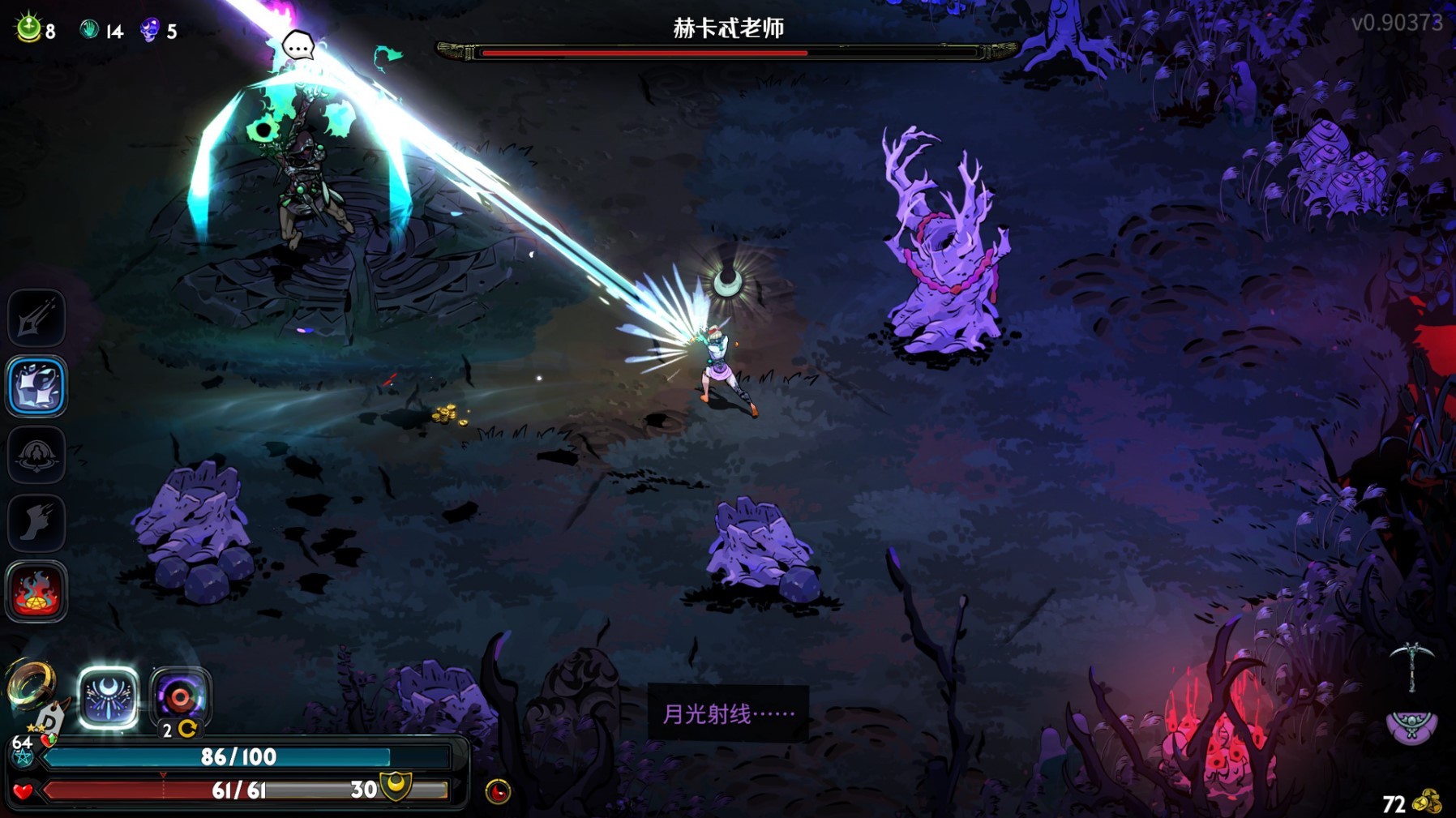Click the empty cast boon slot with kneeling-figure circle
The width and height of the screenshot is (1456, 818).
point(36,455)
